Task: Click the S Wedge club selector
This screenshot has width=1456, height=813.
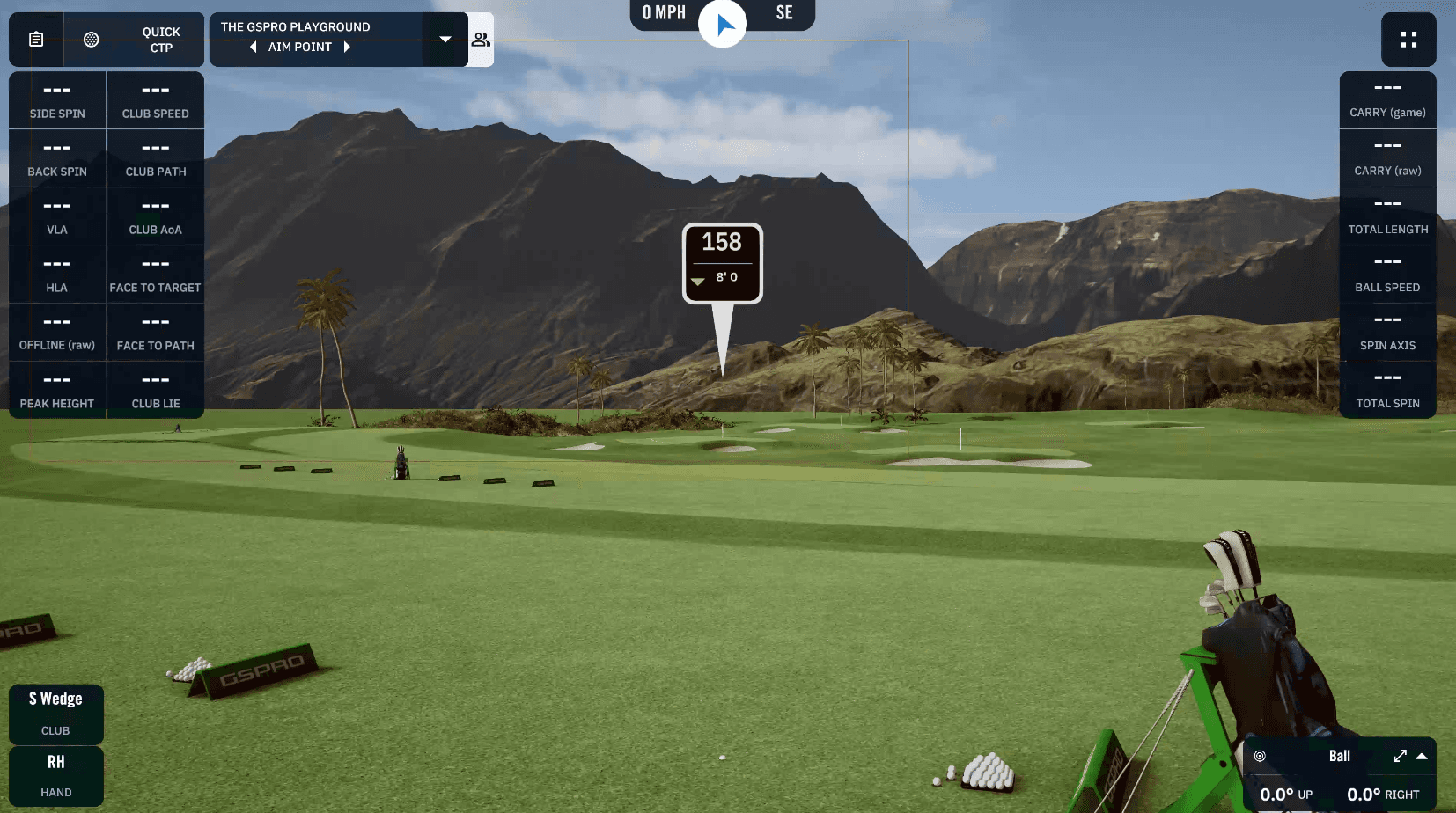Action: [x=55, y=713]
